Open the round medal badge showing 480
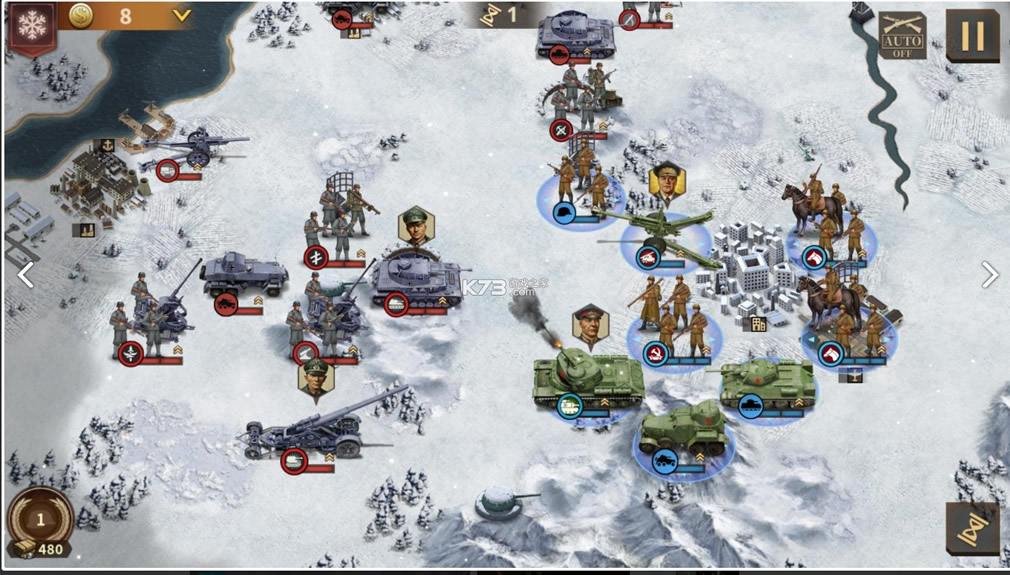 coord(40,522)
